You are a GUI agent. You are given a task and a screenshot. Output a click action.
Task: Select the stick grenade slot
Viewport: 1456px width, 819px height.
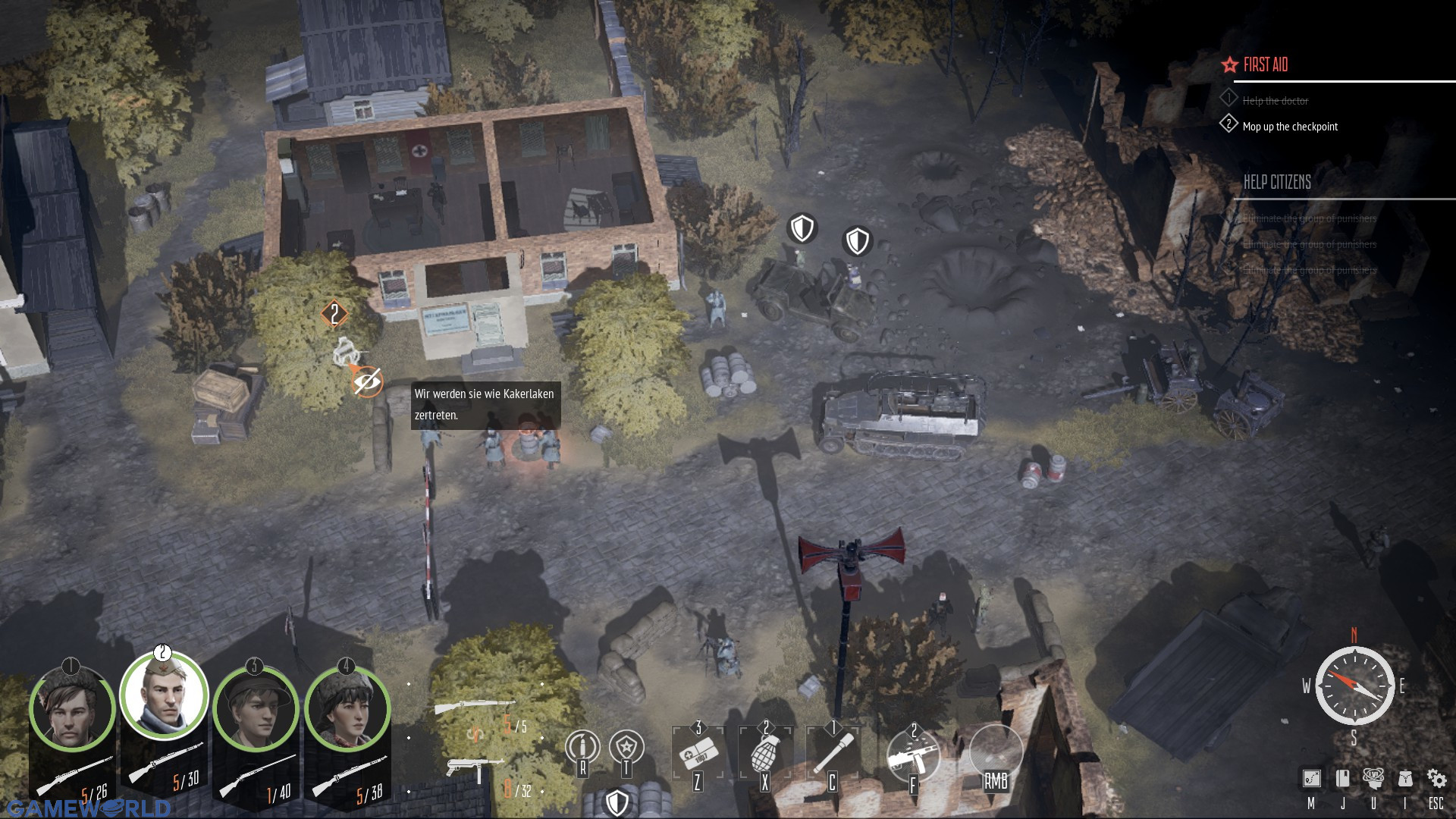832,753
